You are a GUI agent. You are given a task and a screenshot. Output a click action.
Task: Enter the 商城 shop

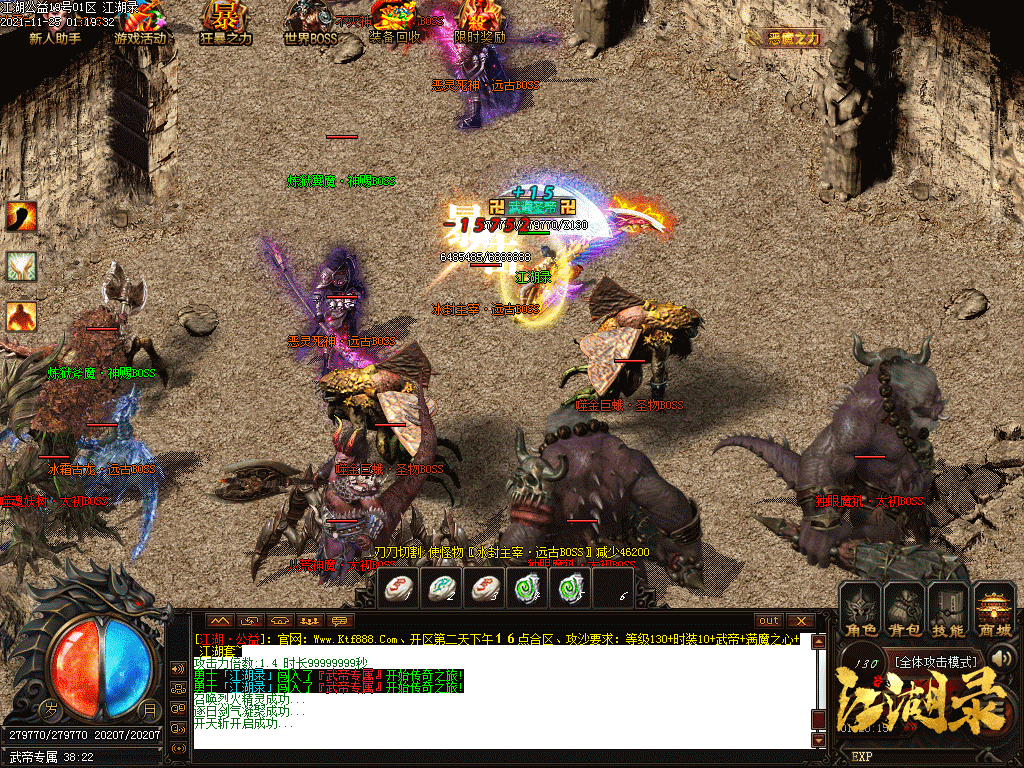994,612
